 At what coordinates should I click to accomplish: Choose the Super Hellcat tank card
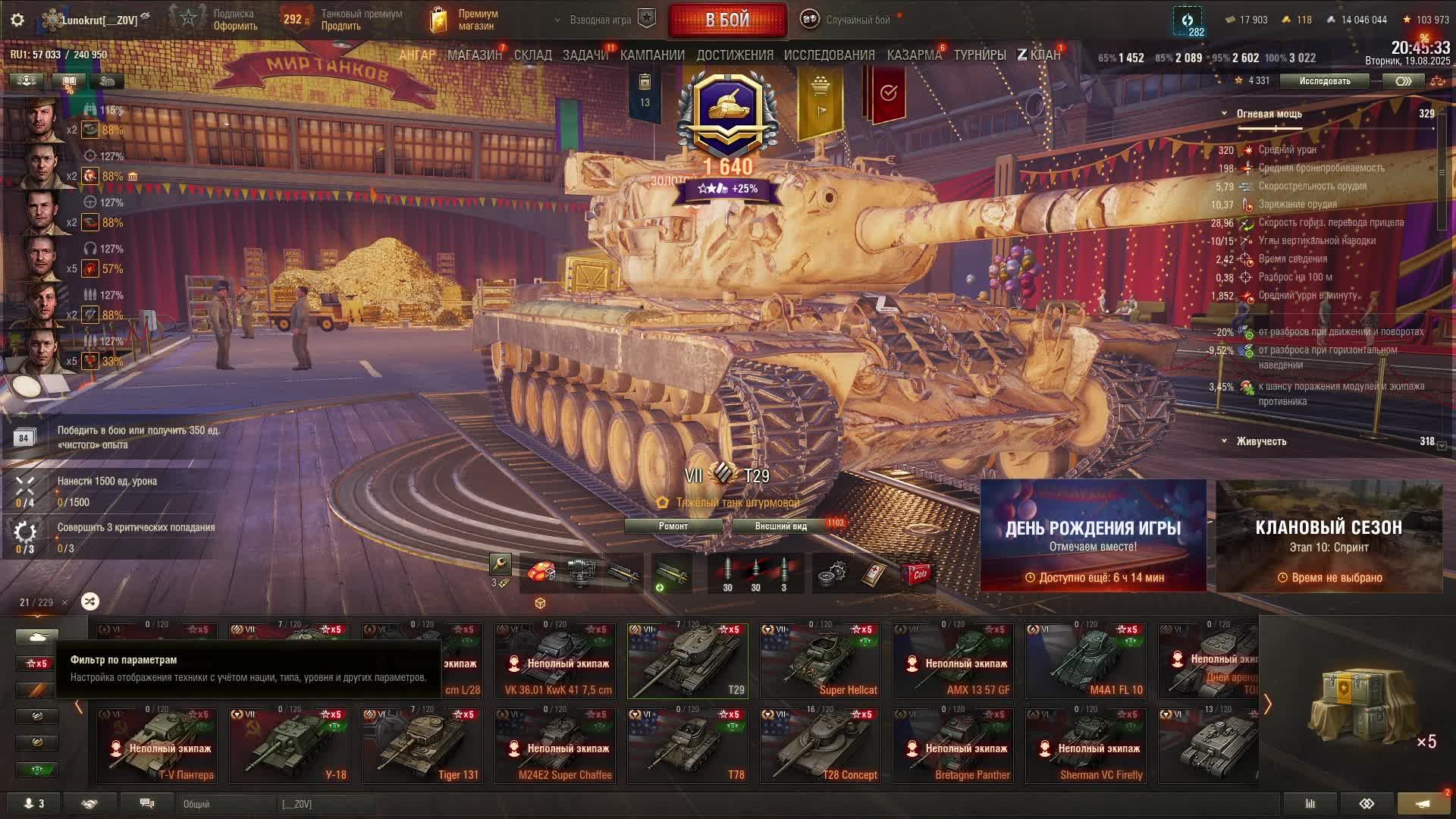(821, 661)
